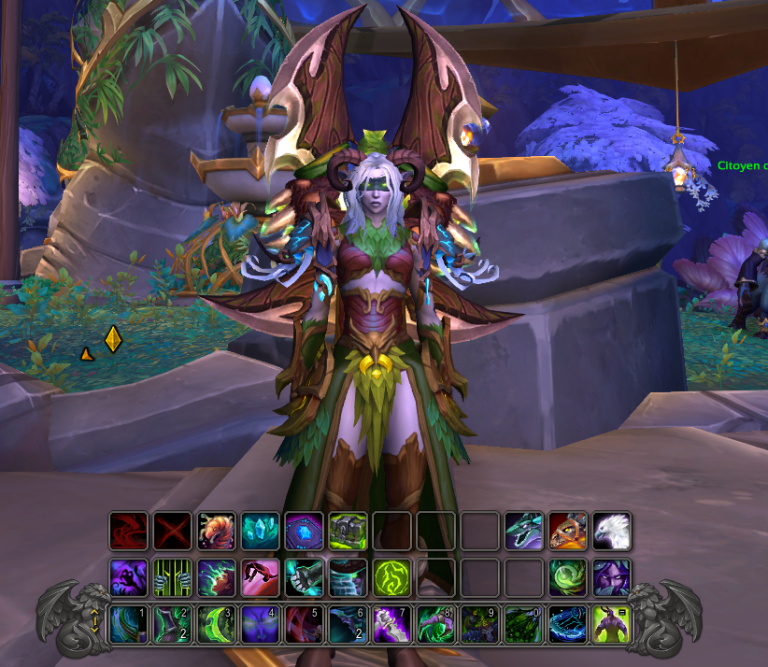Open the green glowing chest item
This screenshot has width=768, height=667.
click(348, 531)
